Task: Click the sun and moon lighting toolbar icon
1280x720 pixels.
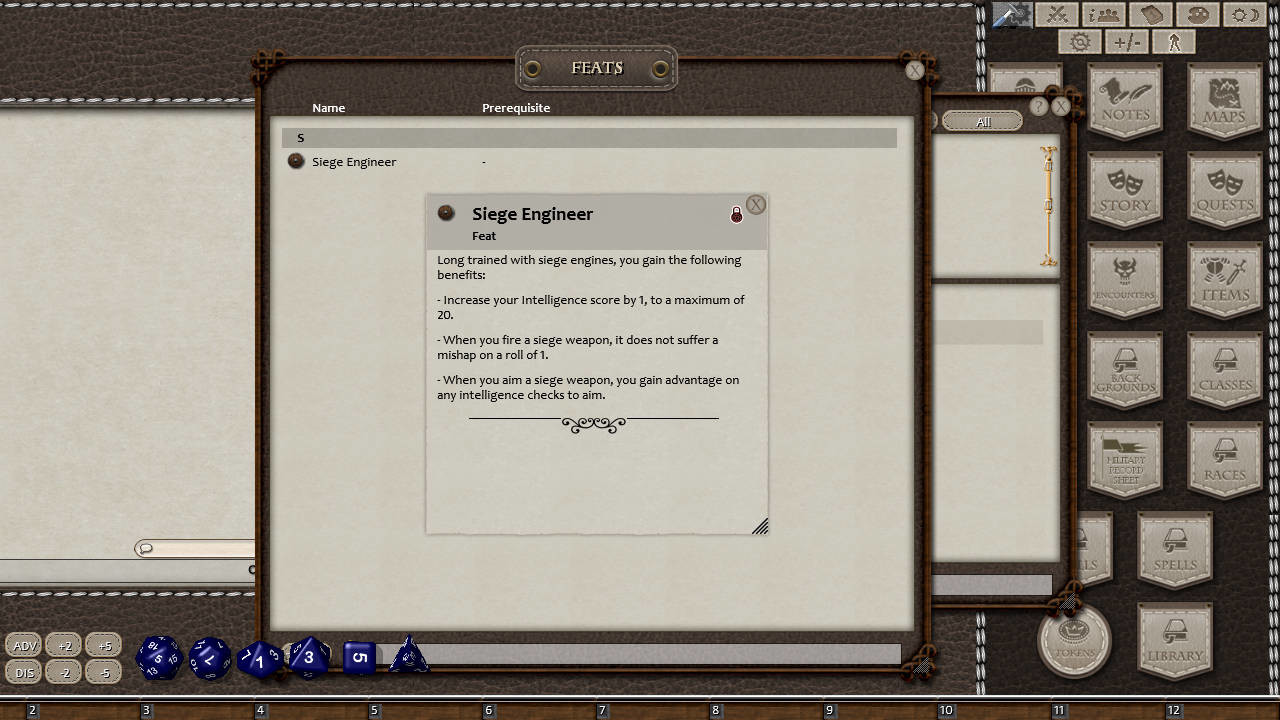Action: click(1243, 14)
